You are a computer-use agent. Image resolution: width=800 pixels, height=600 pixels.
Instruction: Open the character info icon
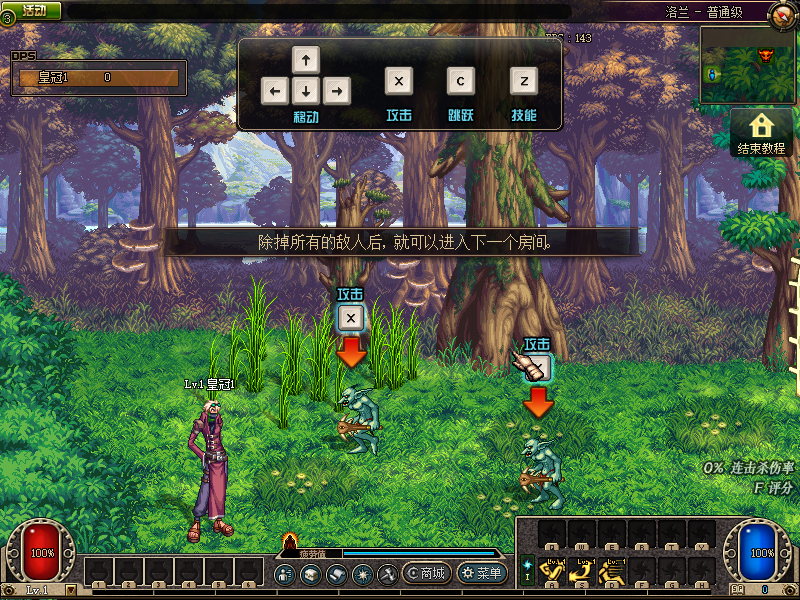point(285,574)
